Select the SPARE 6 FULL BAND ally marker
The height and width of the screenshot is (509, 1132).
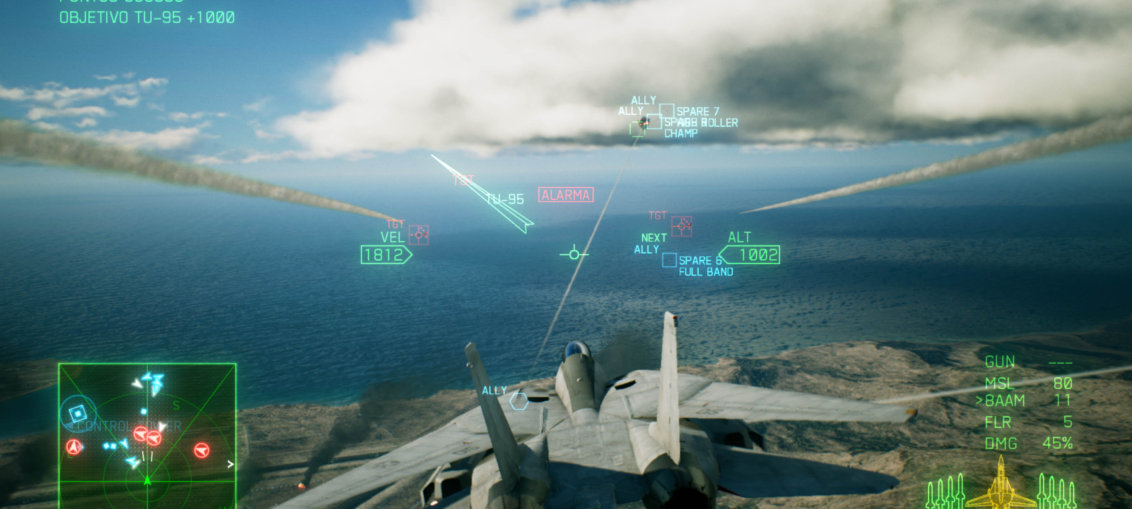669,260
